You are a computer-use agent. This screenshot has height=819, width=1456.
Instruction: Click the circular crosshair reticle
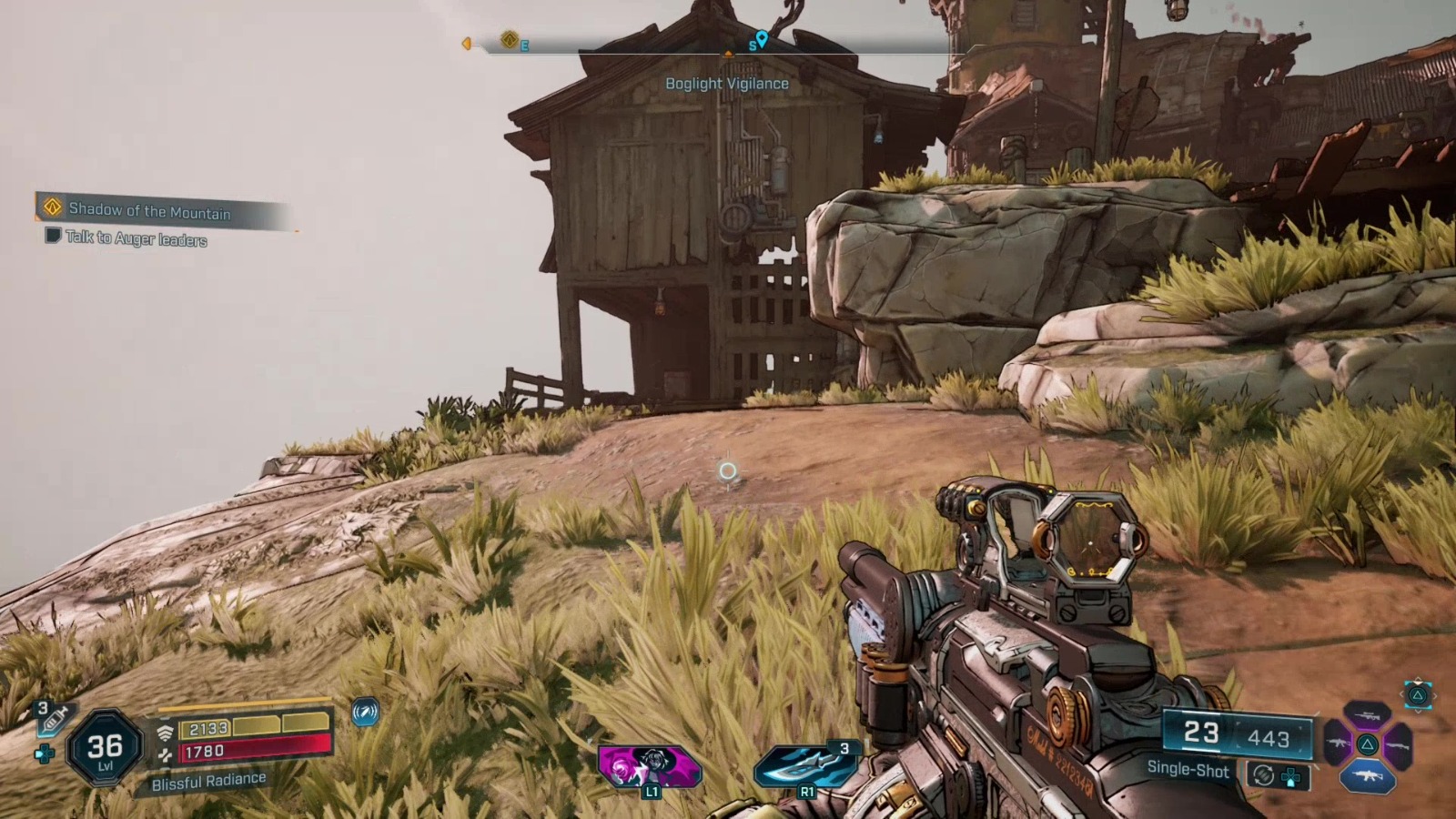click(726, 469)
